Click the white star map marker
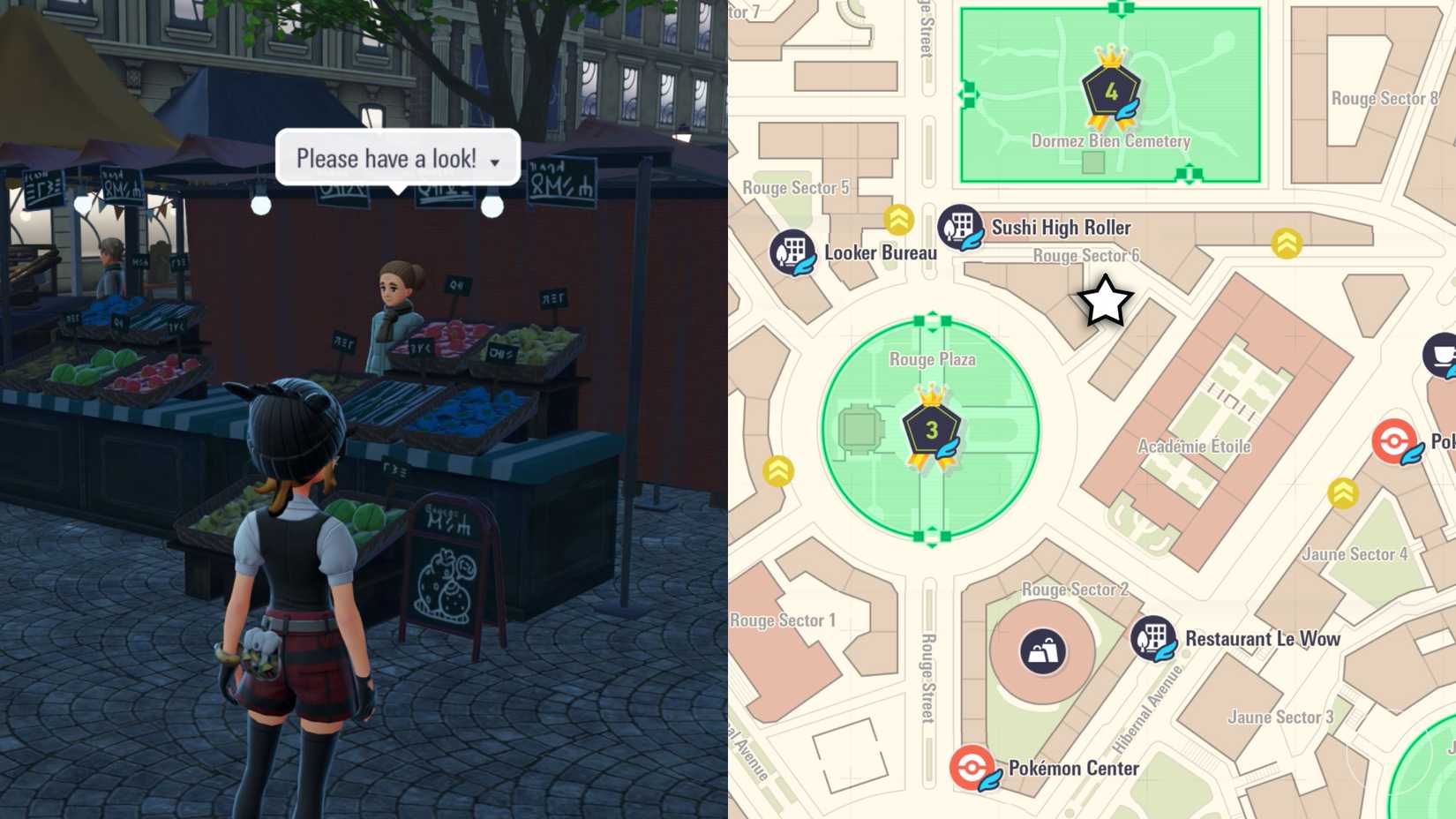 pos(1105,302)
